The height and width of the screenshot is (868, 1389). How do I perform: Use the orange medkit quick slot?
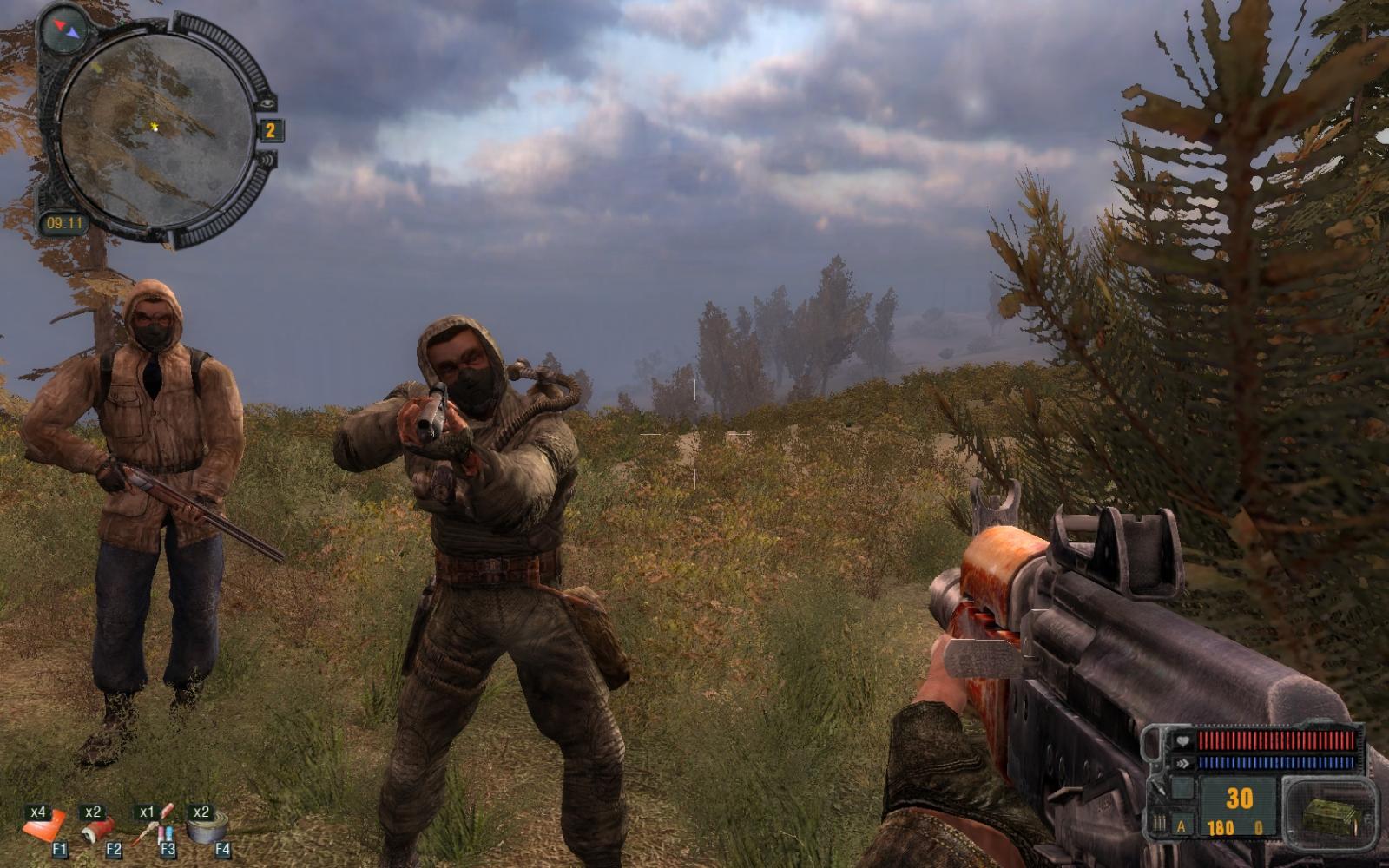pyautogui.click(x=45, y=825)
